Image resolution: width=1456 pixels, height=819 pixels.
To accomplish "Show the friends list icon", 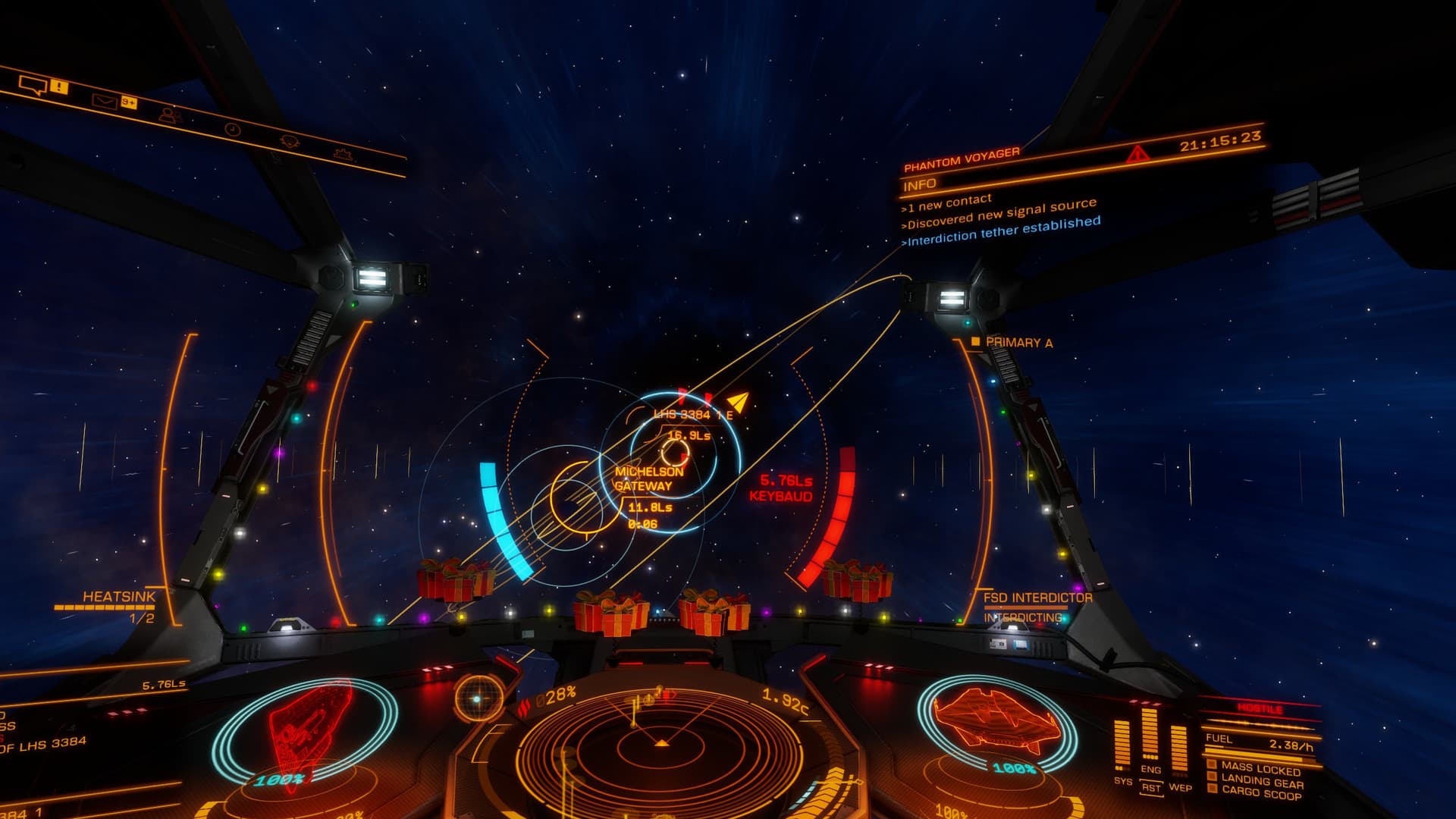I will (170, 115).
